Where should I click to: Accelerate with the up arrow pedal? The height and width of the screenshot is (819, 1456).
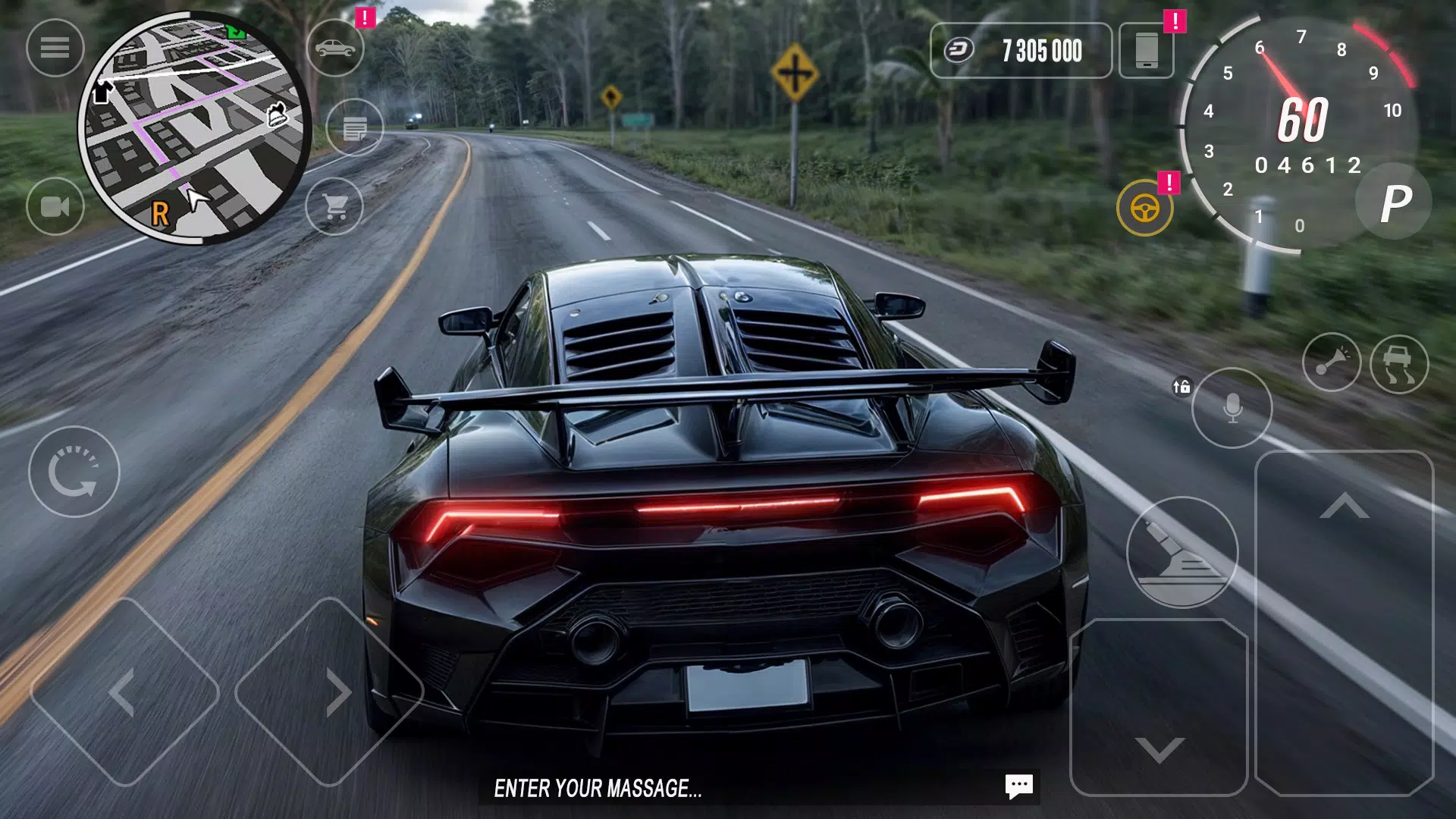[x=1344, y=622]
